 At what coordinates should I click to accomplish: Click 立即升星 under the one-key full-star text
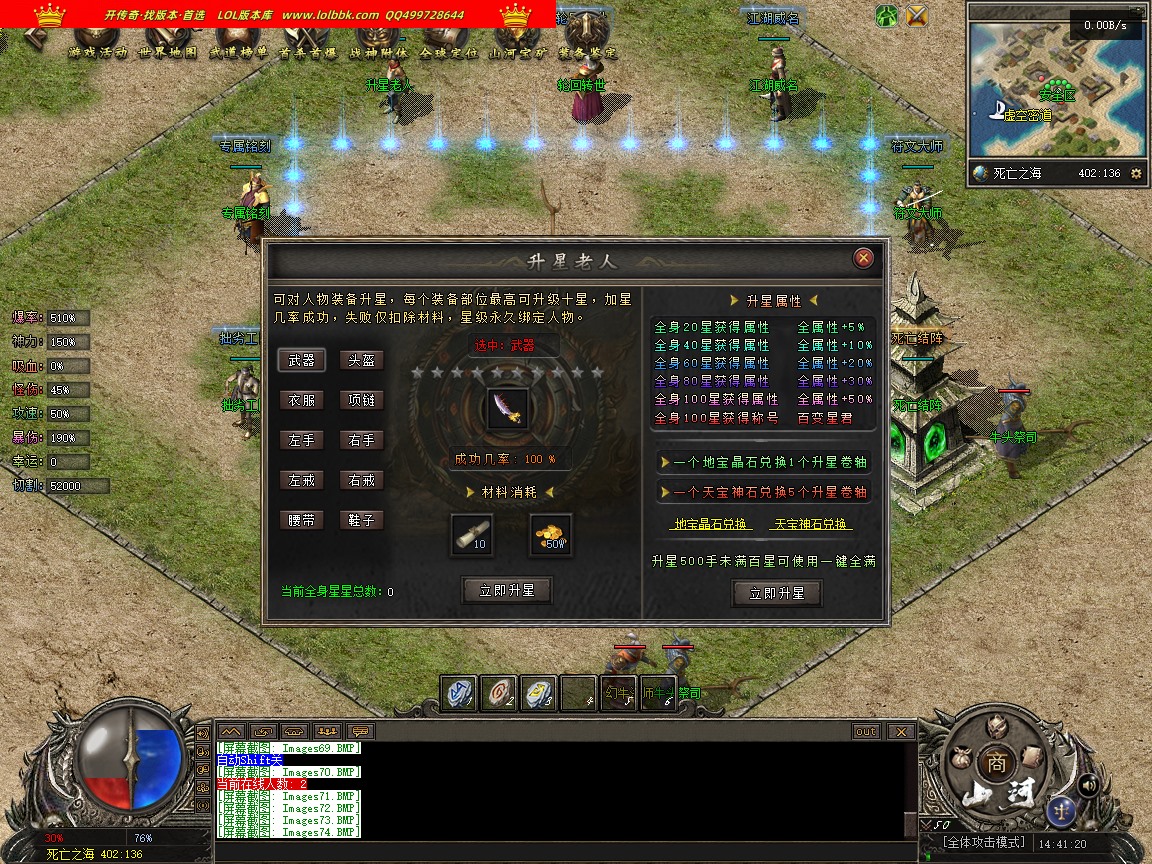coord(776,593)
